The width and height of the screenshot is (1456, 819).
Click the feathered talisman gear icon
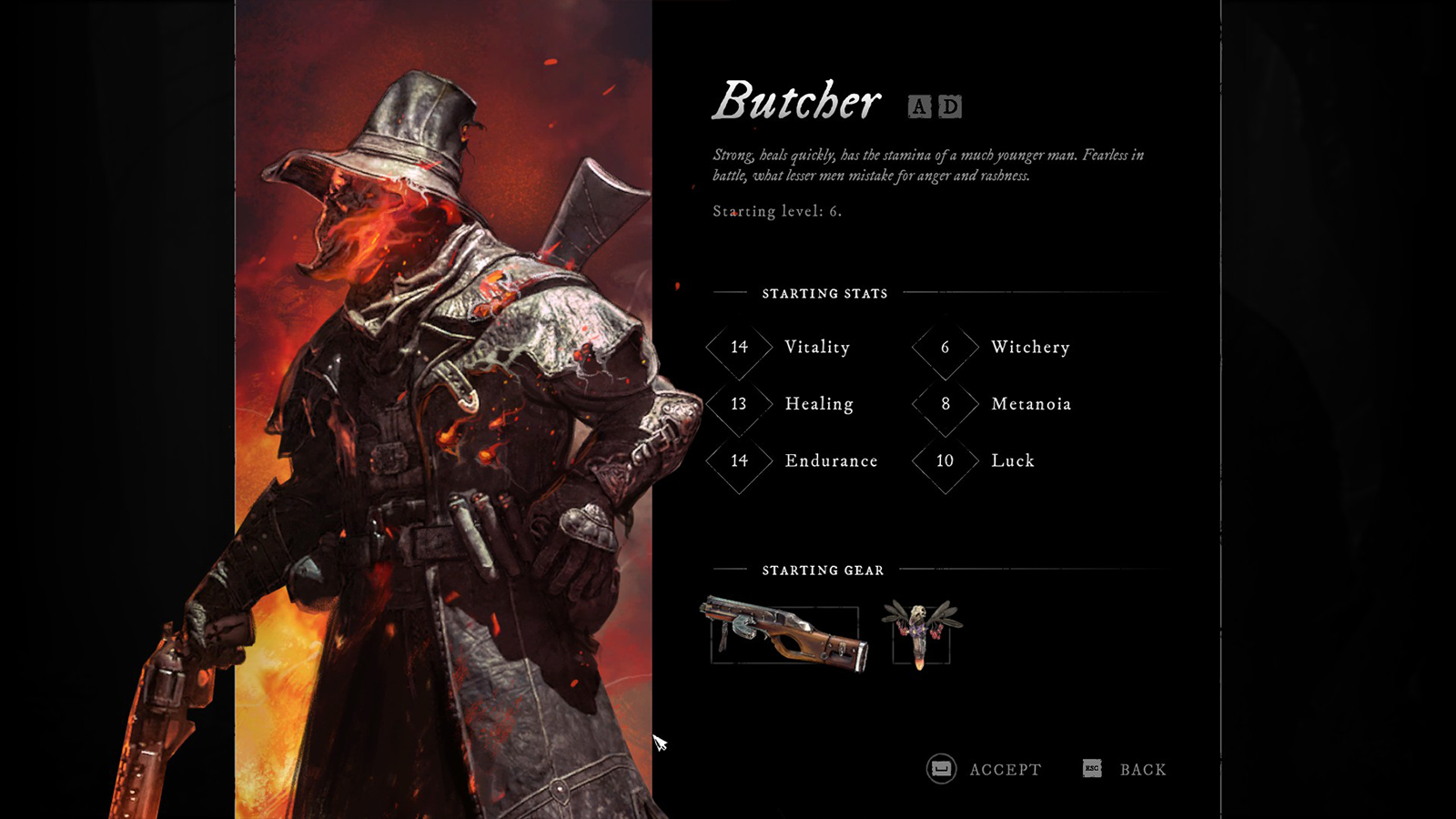[919, 632]
